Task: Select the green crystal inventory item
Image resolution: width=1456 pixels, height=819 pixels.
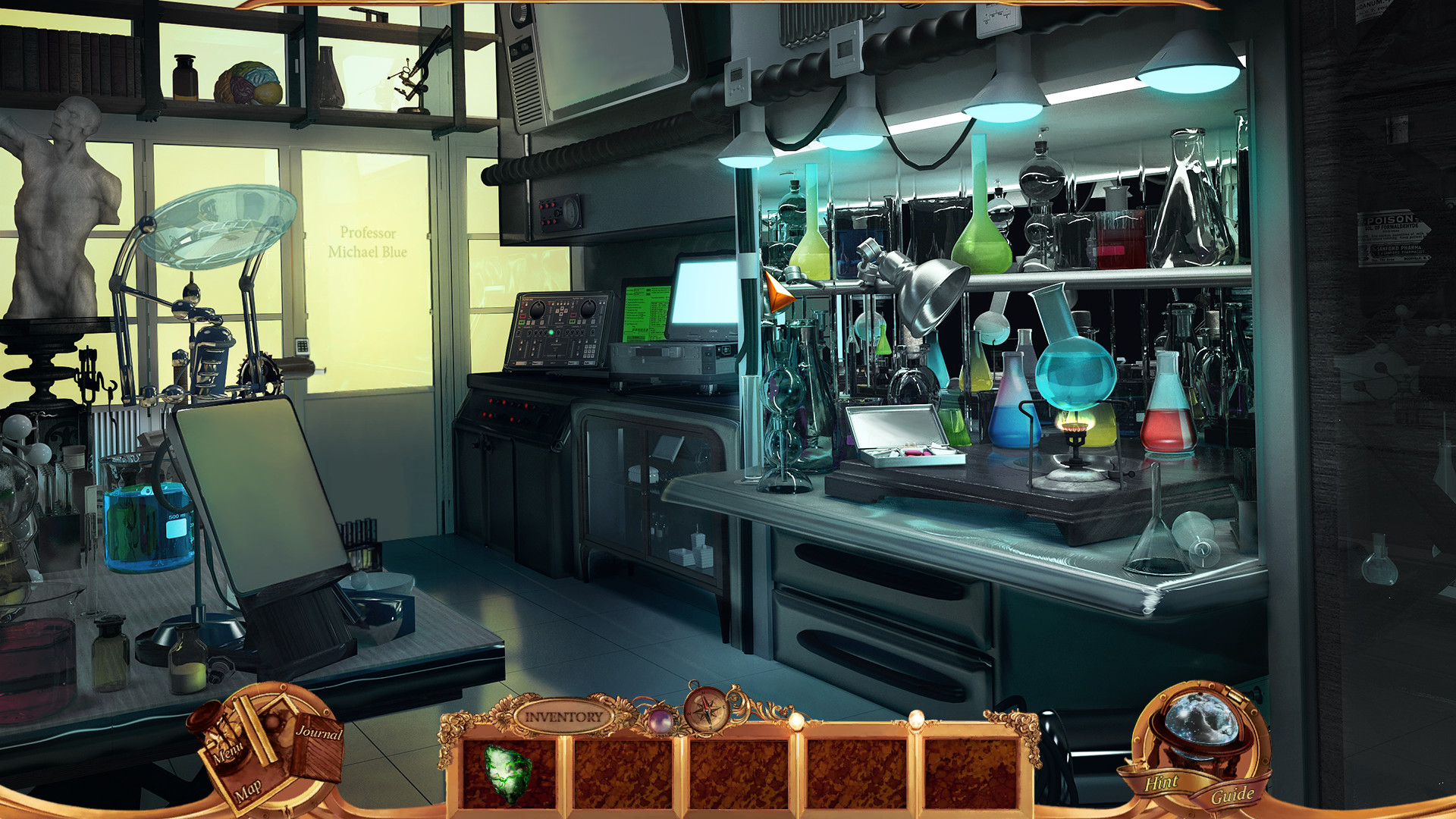Action: click(508, 773)
